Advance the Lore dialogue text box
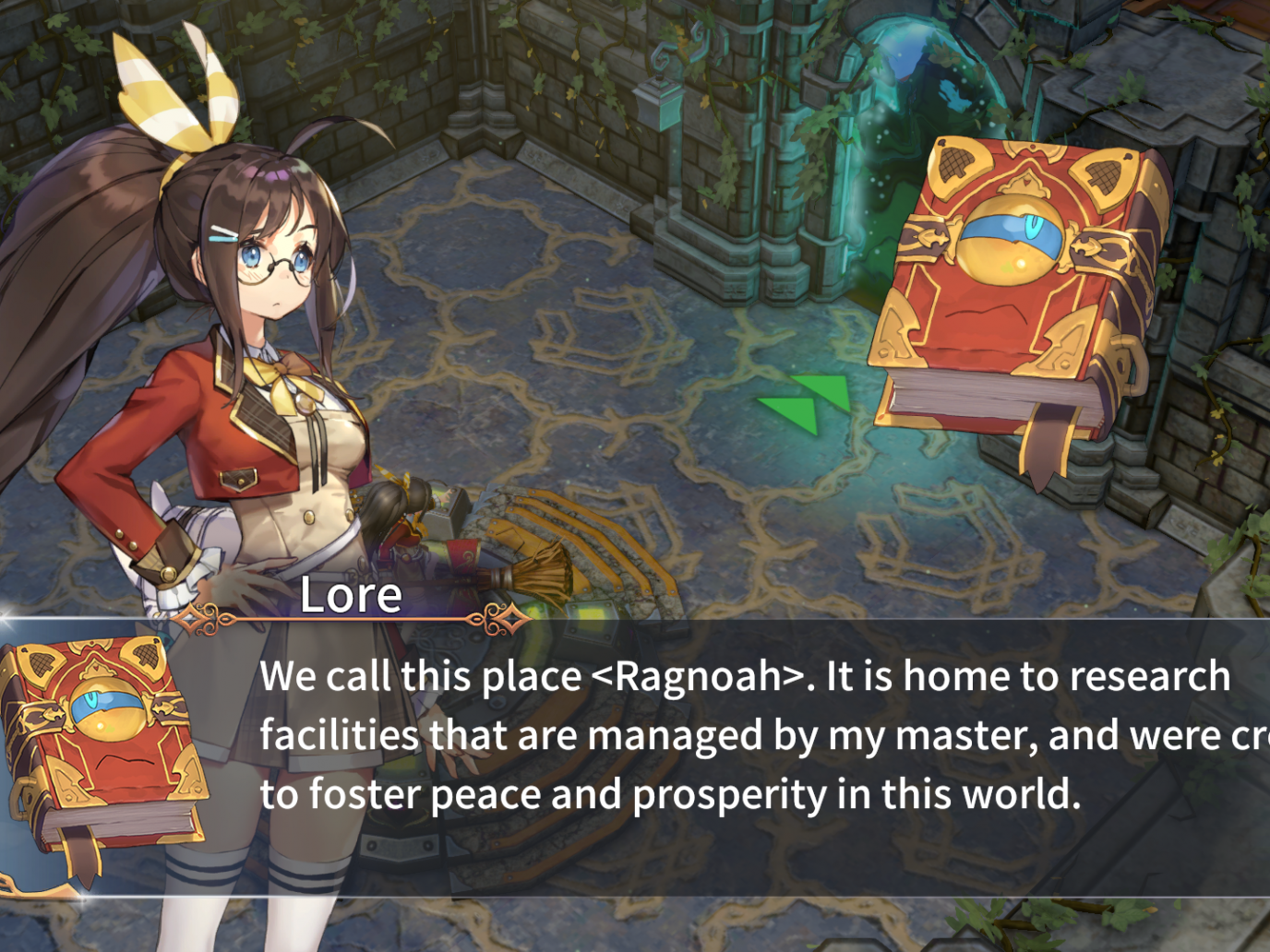 [x=701, y=756]
